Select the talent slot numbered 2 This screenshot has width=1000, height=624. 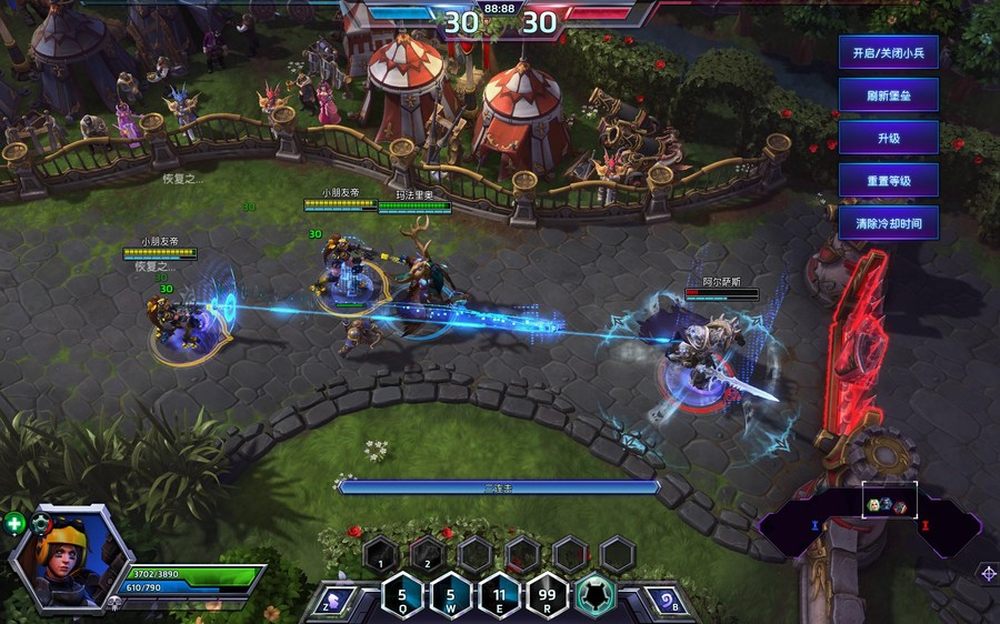coord(428,553)
